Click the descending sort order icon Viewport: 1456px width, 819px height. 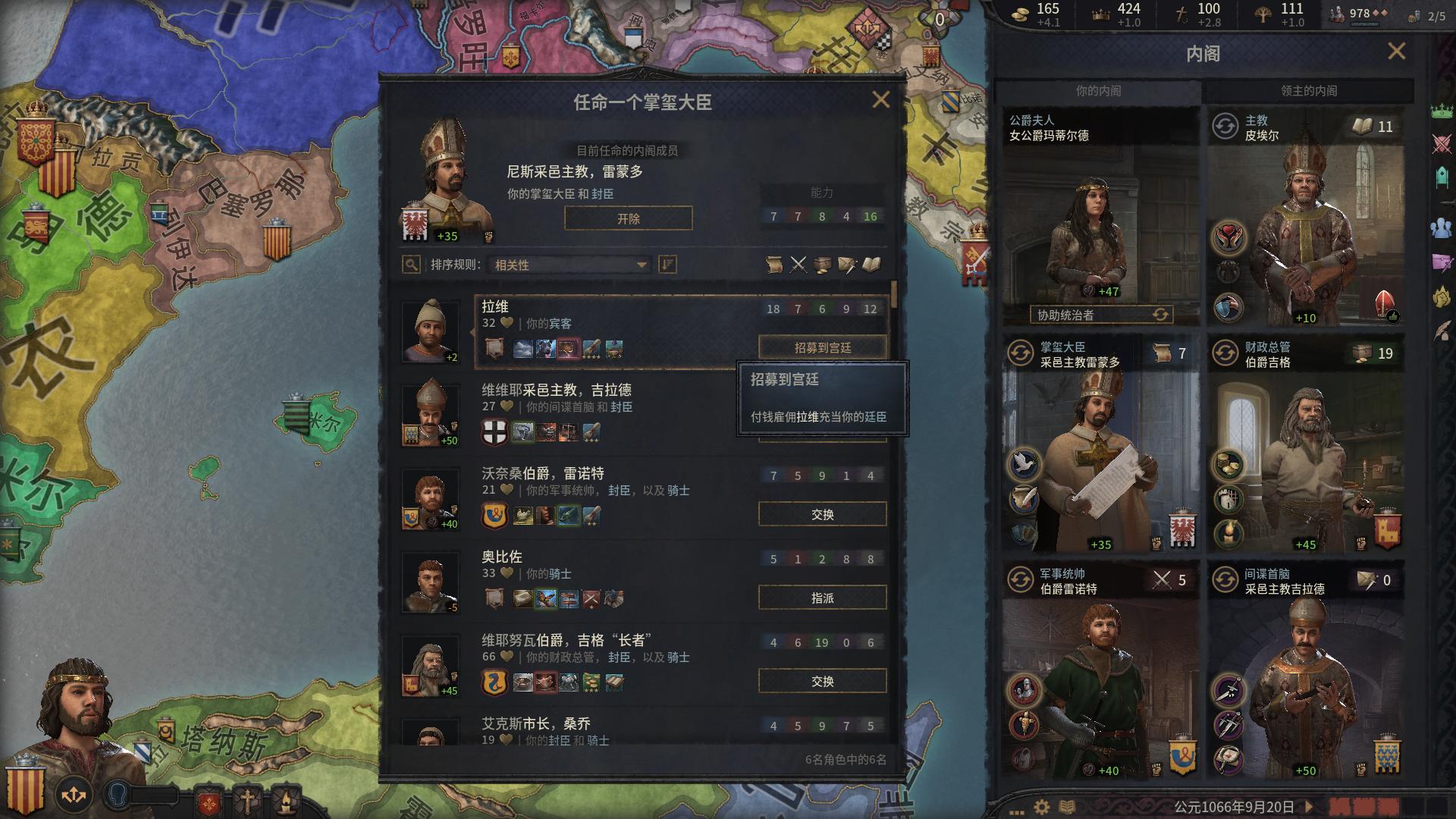(667, 265)
